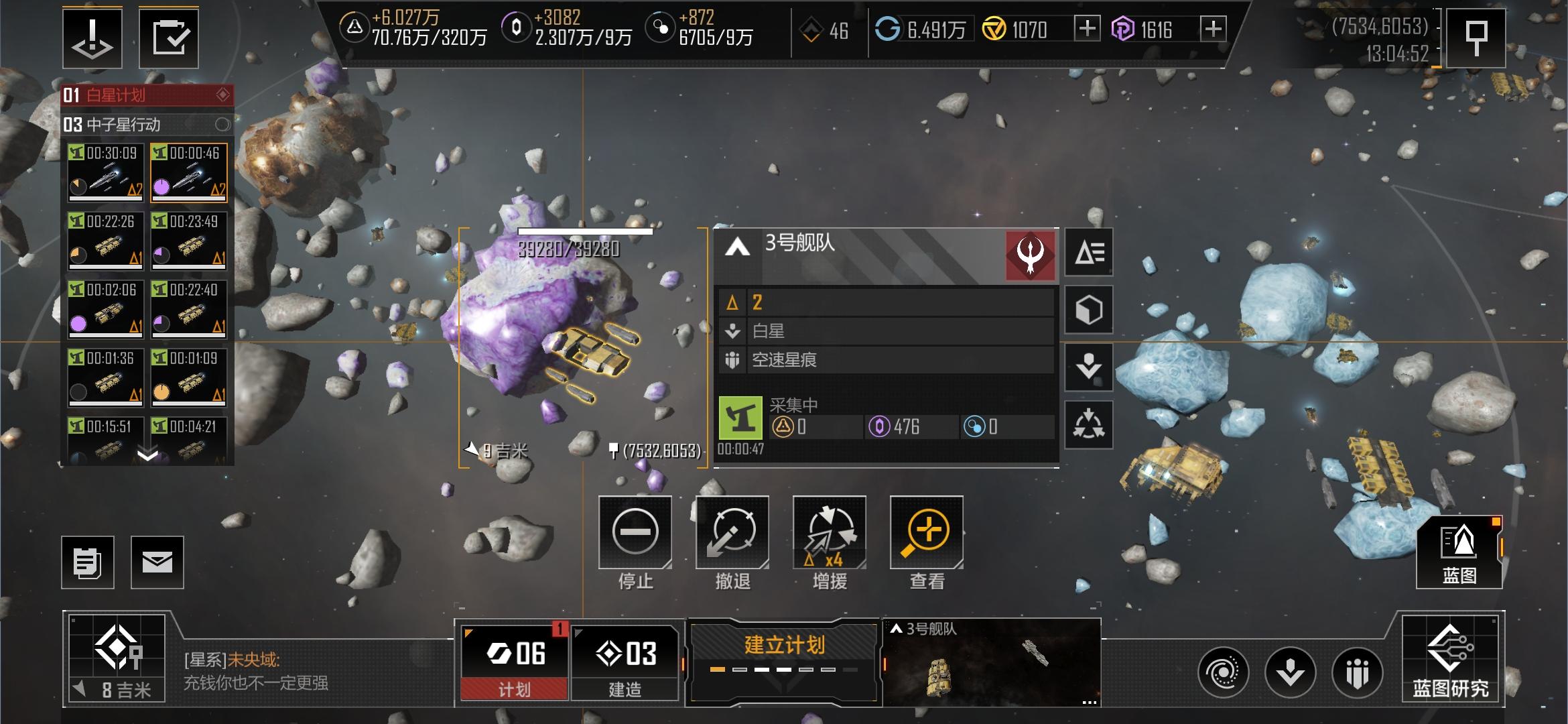Inspect target with 查看 button

(x=926, y=533)
